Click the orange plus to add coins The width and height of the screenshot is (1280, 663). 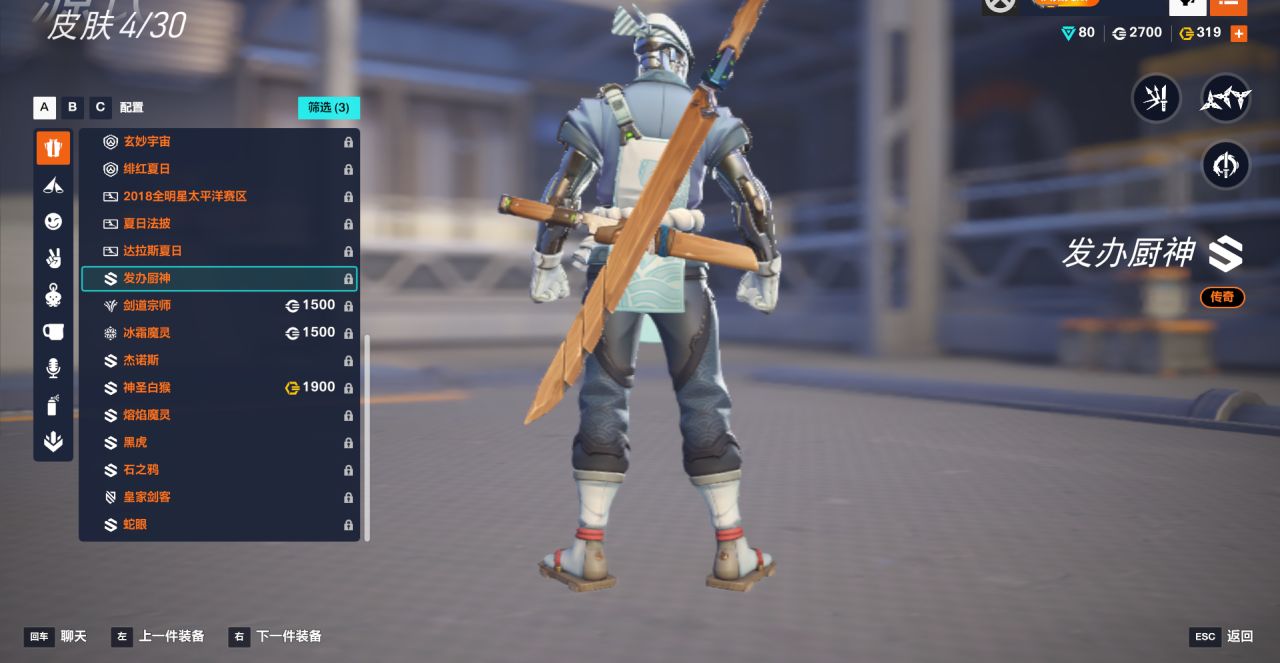tap(1238, 33)
